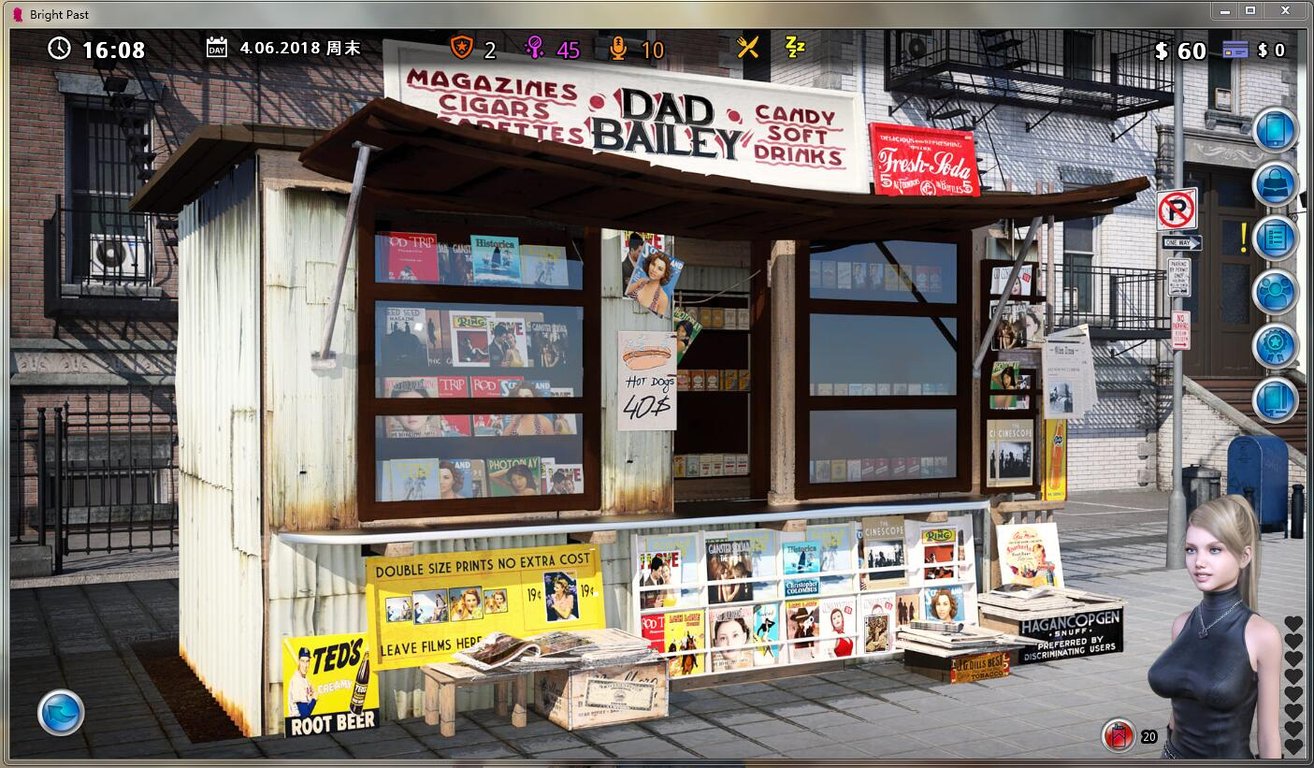Open the phone icon in the sidebar
1314x768 pixels.
(1275, 130)
